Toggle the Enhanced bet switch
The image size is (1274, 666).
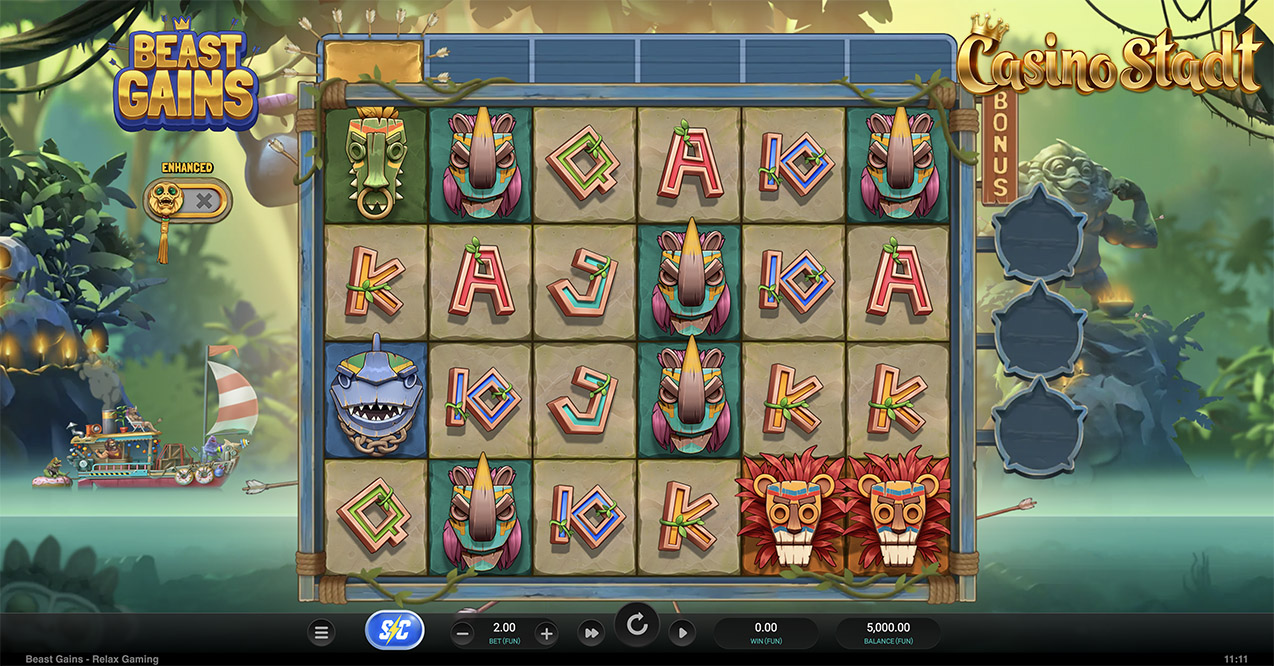(x=187, y=201)
